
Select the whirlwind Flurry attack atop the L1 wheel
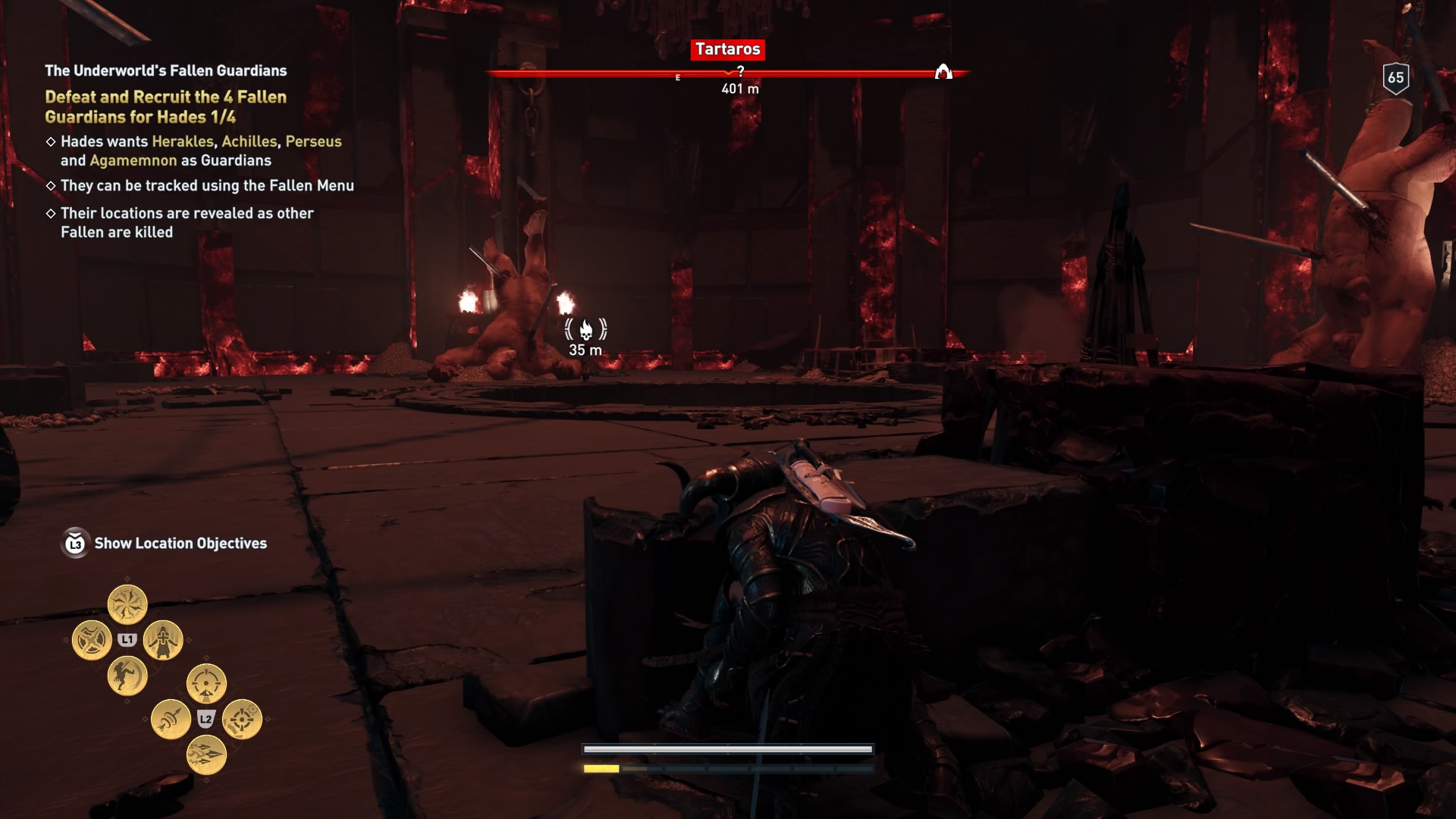(127, 604)
